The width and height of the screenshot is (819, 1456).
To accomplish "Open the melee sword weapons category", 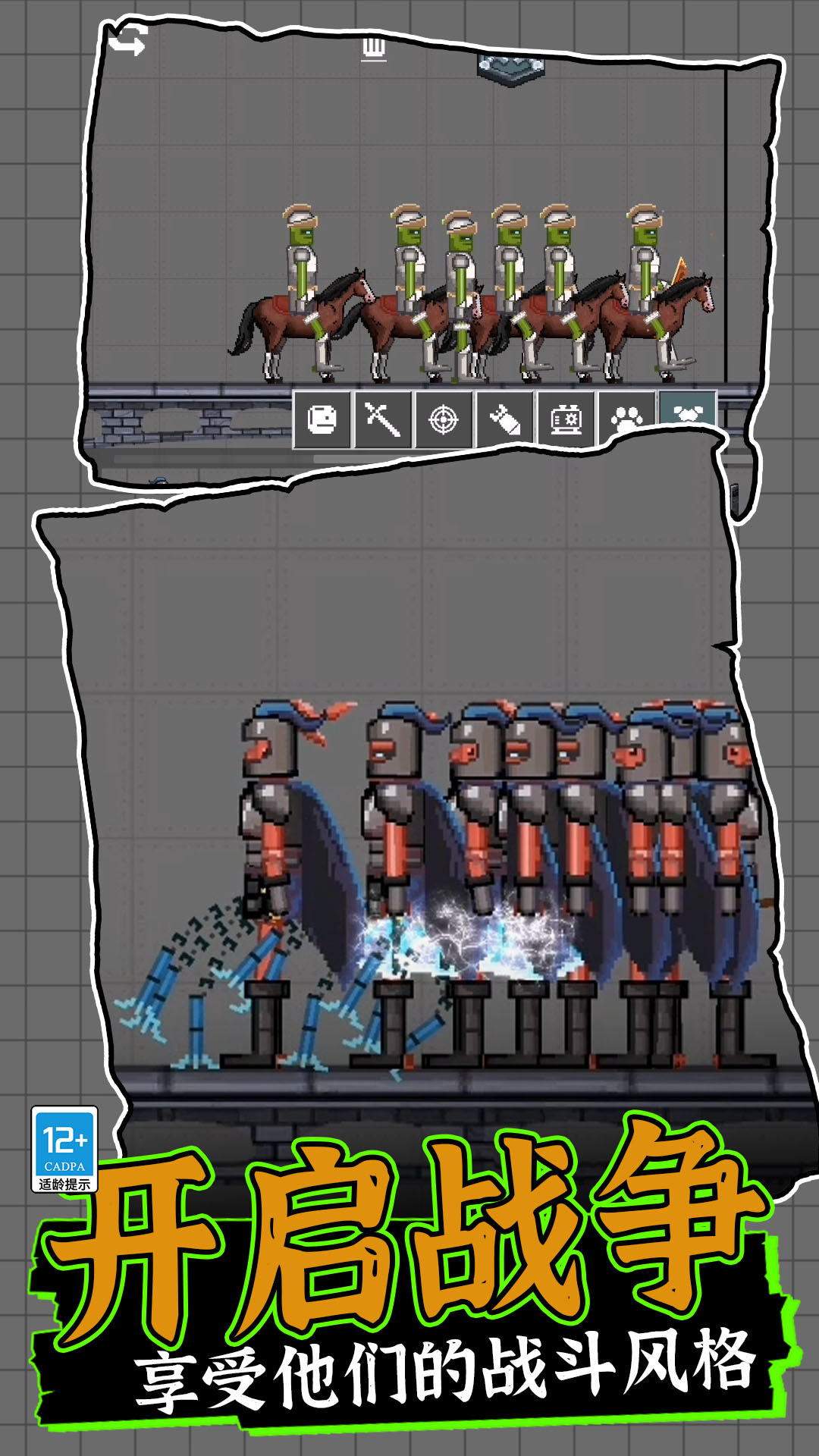I will click(383, 419).
